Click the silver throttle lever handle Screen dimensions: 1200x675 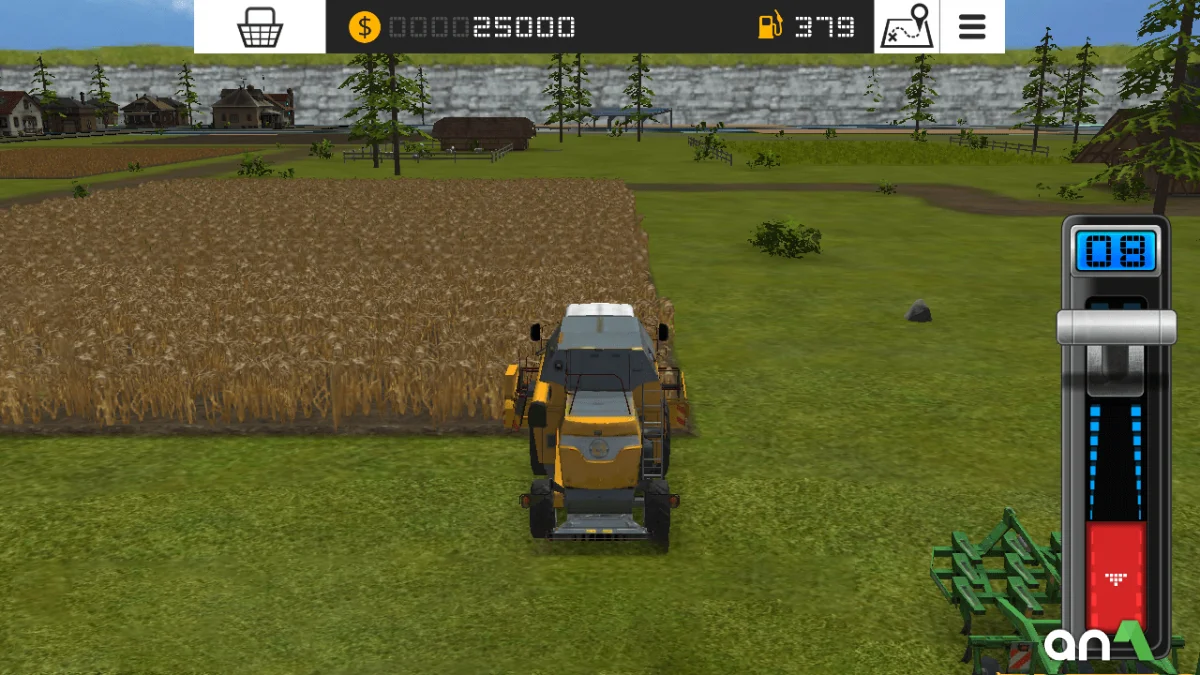pyautogui.click(x=1116, y=326)
